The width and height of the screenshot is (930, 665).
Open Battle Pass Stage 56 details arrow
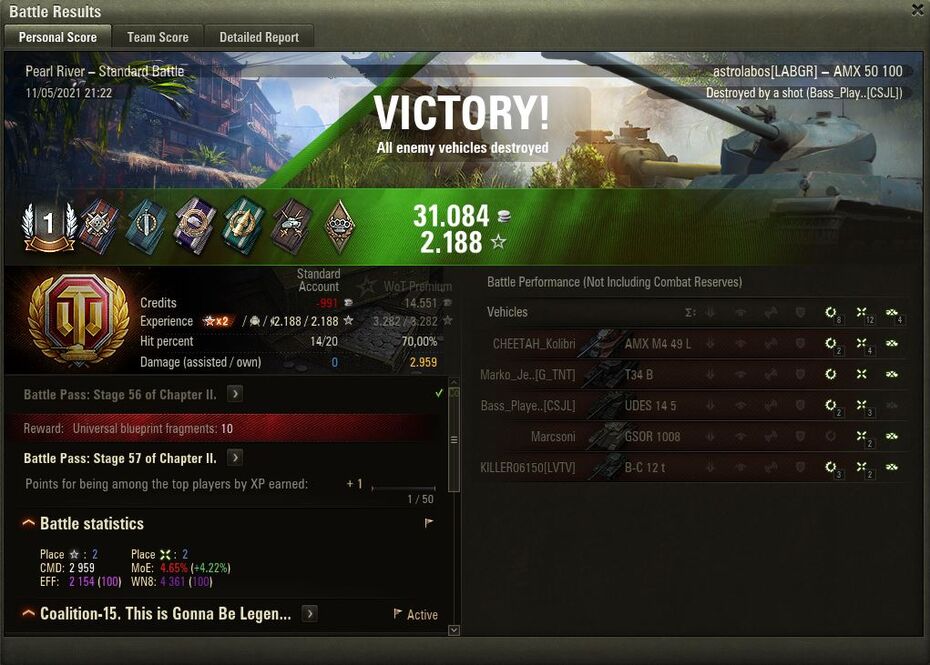coord(235,394)
